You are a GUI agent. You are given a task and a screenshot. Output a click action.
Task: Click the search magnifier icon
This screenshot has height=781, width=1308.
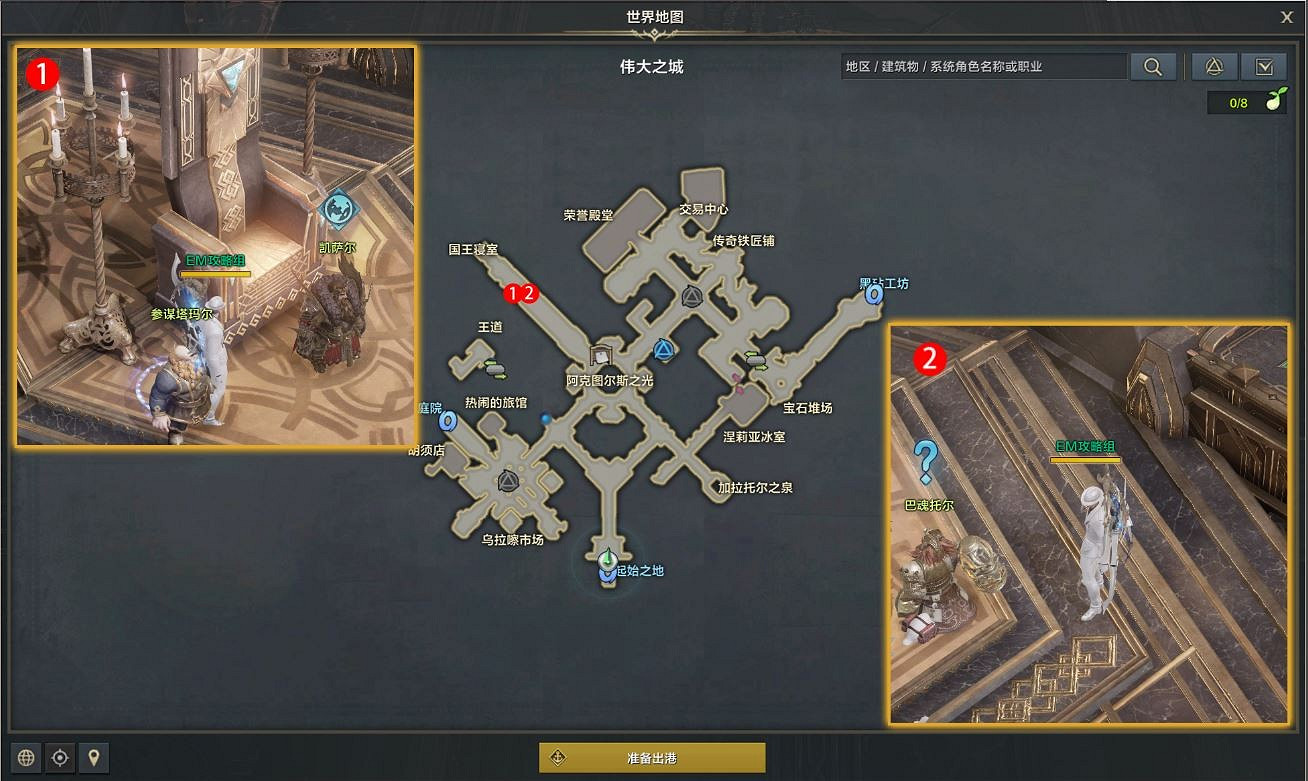[x=1153, y=66]
